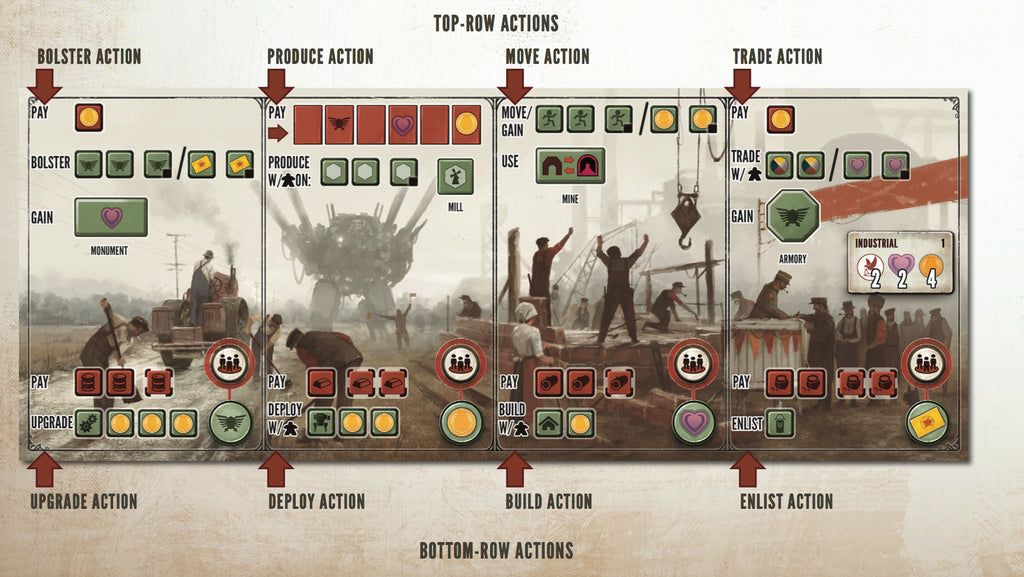Choose the round popularity heart recruit bonus
The height and width of the screenshot is (577, 1024).
click(x=693, y=422)
